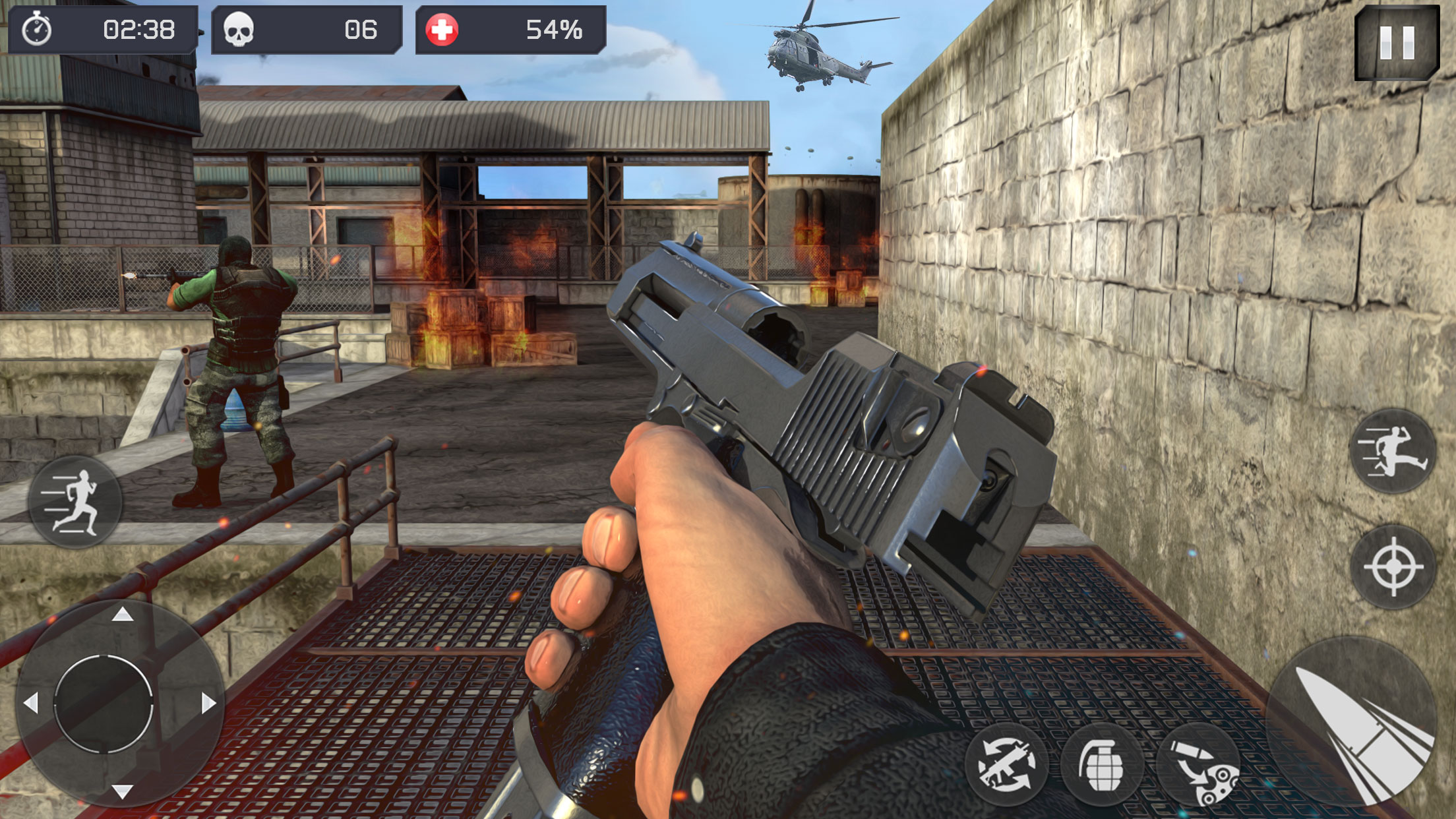Pause the game with the pause button
Screen dimensions: 1456x819
tap(1397, 43)
